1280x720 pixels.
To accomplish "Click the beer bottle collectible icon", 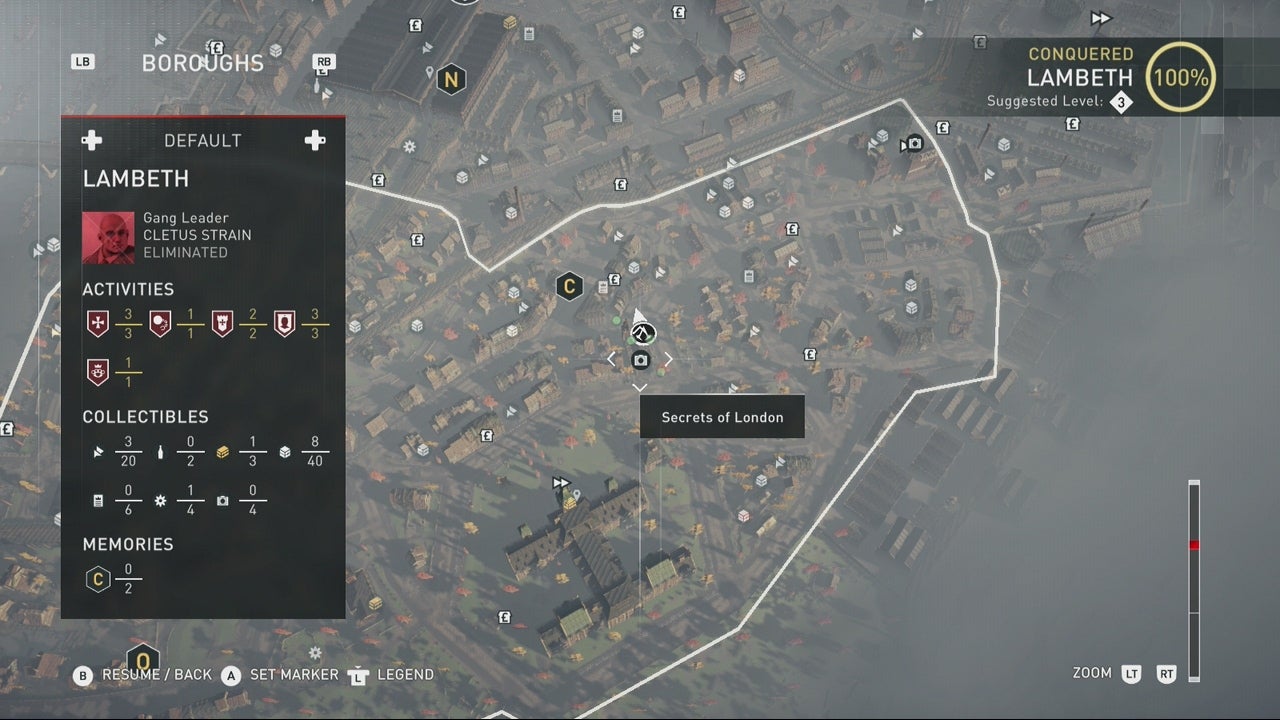I will [x=160, y=452].
